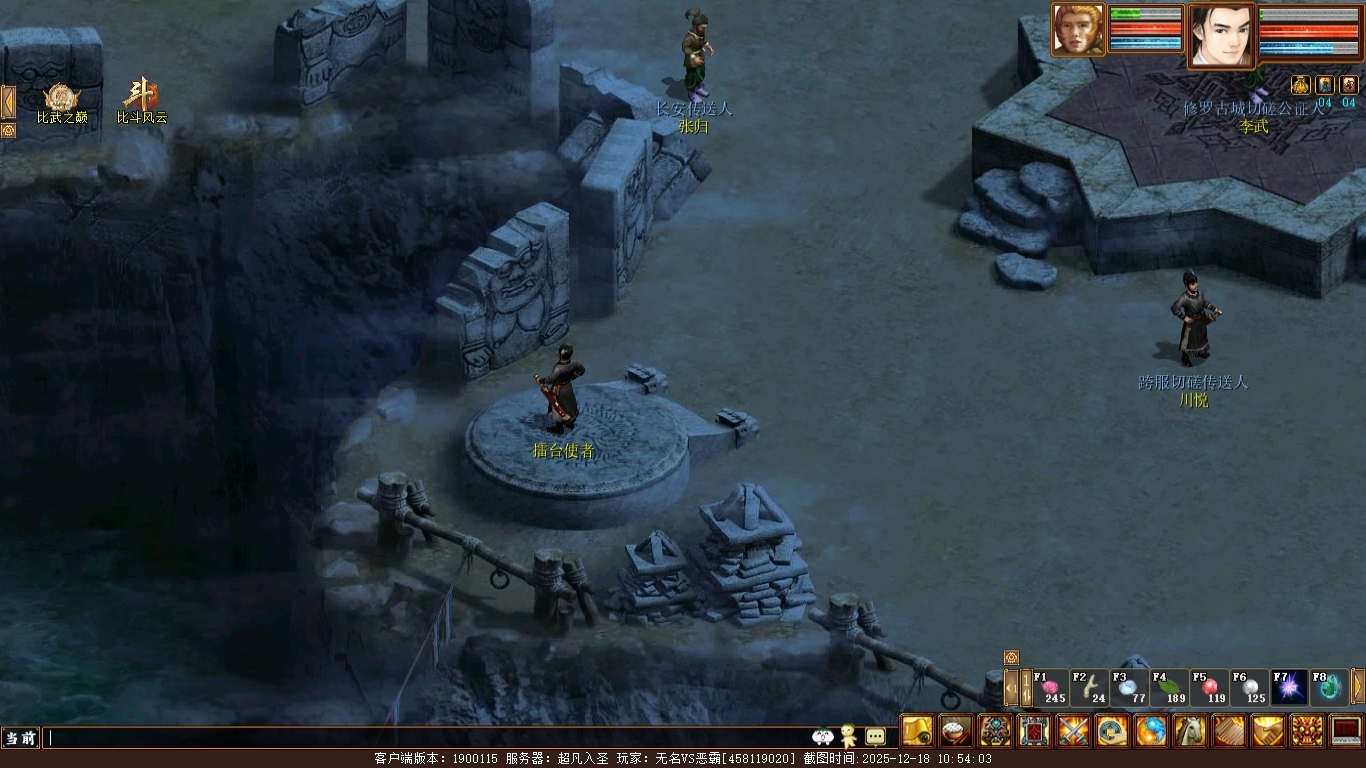The image size is (1366, 768).
Task: Activate the F7 purple starburst skill
Action: (x=1289, y=688)
